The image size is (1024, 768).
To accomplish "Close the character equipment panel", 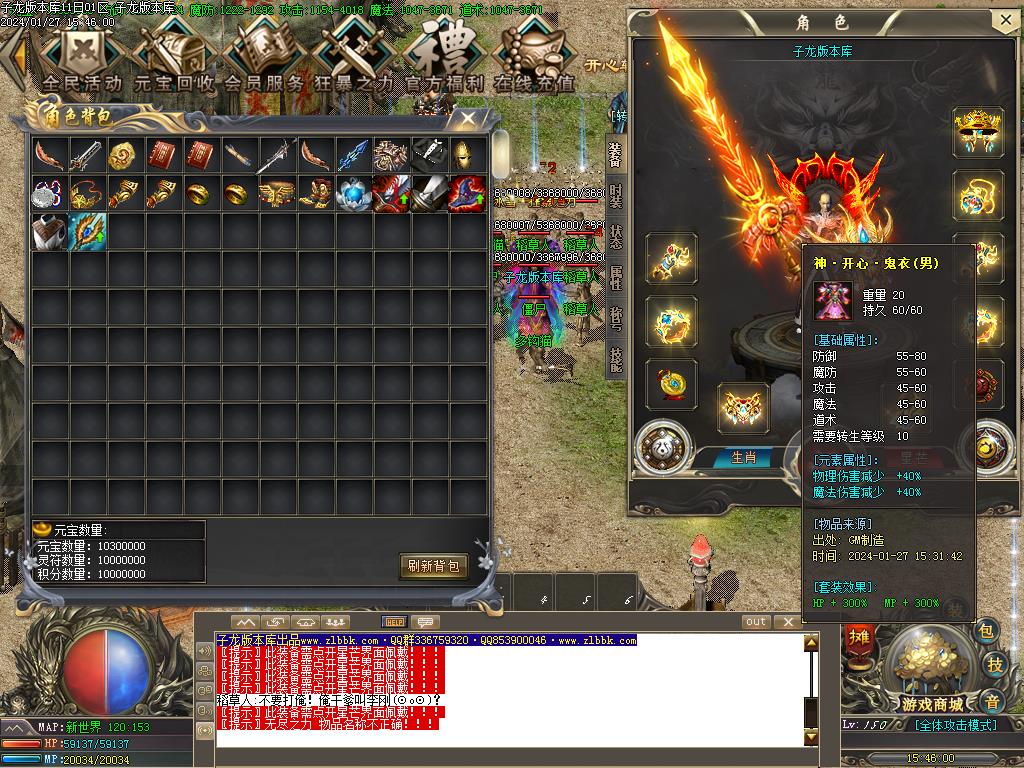I will pyautogui.click(x=1005, y=20).
